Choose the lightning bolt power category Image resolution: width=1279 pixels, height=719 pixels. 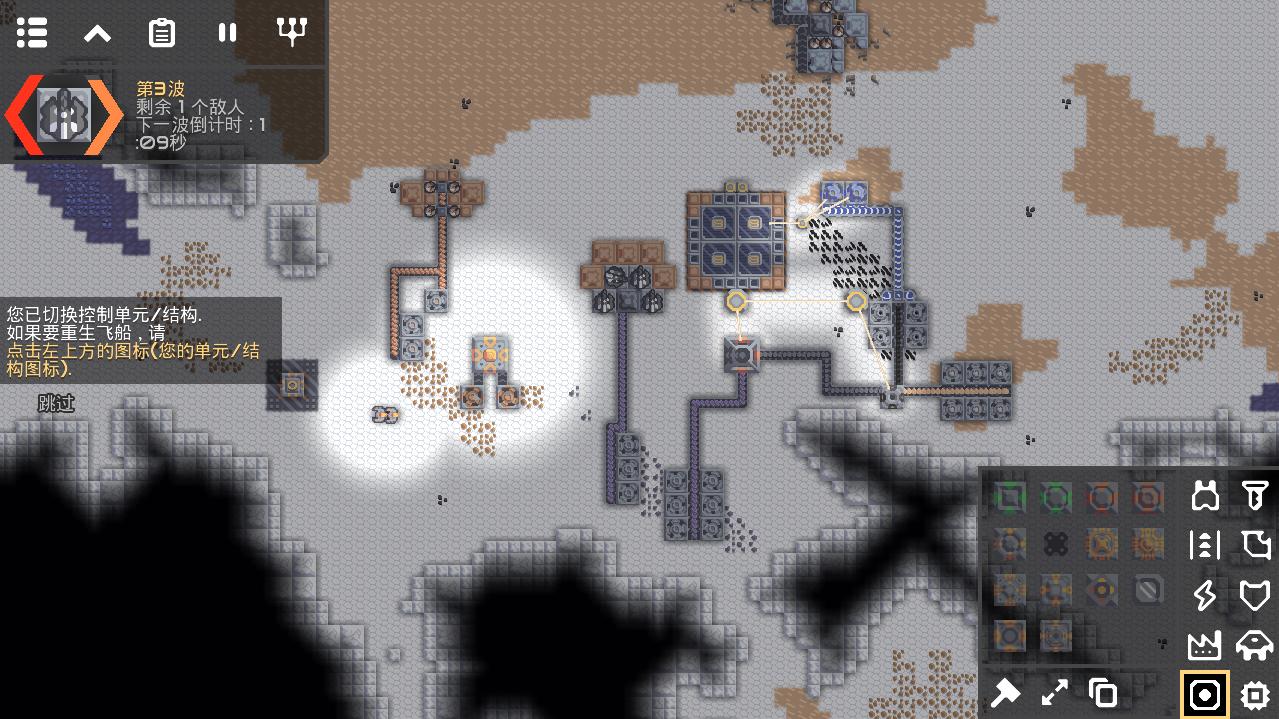(1205, 595)
